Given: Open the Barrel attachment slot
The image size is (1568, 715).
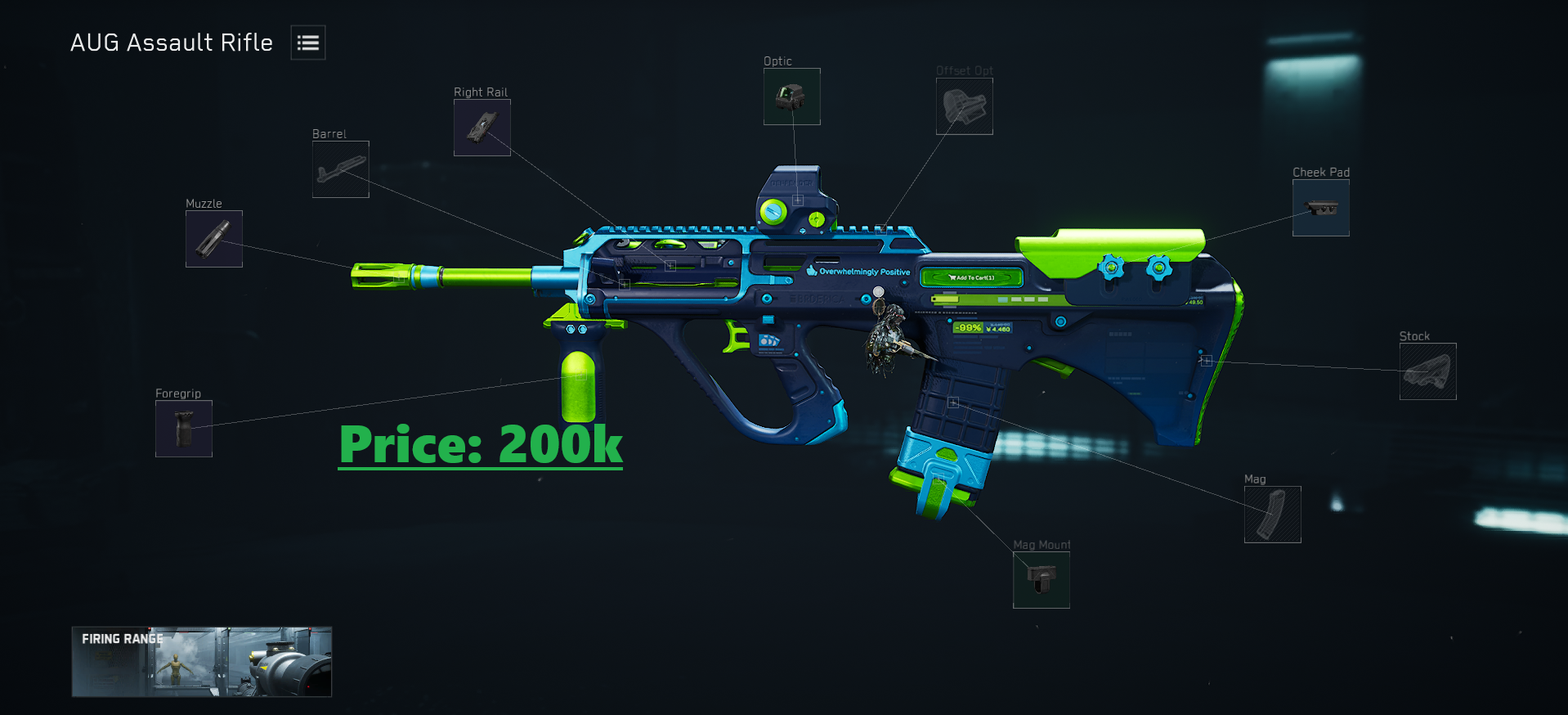Looking at the screenshot, I should point(341,169).
